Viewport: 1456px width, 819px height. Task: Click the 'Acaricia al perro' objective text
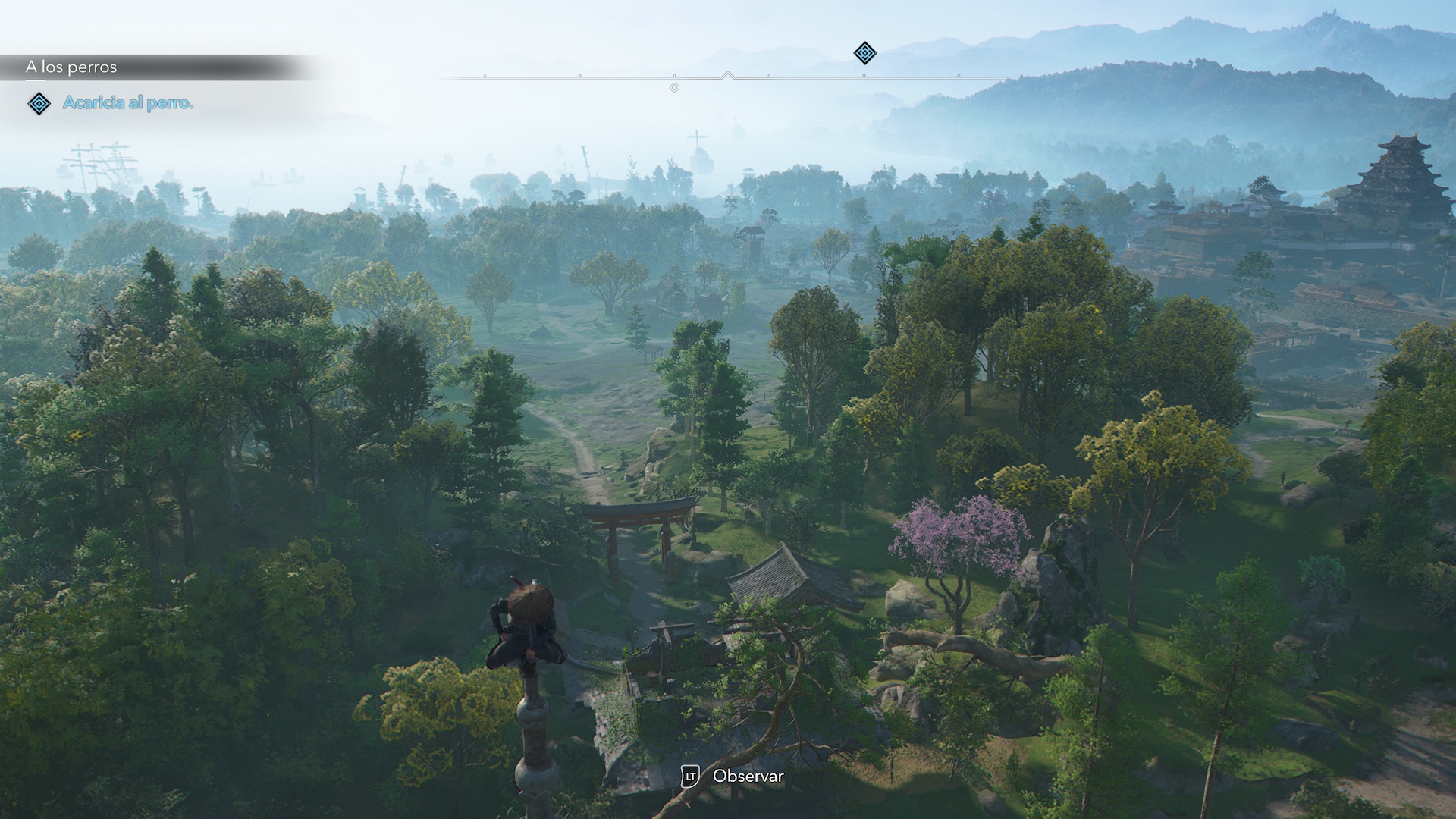pyautogui.click(x=128, y=103)
